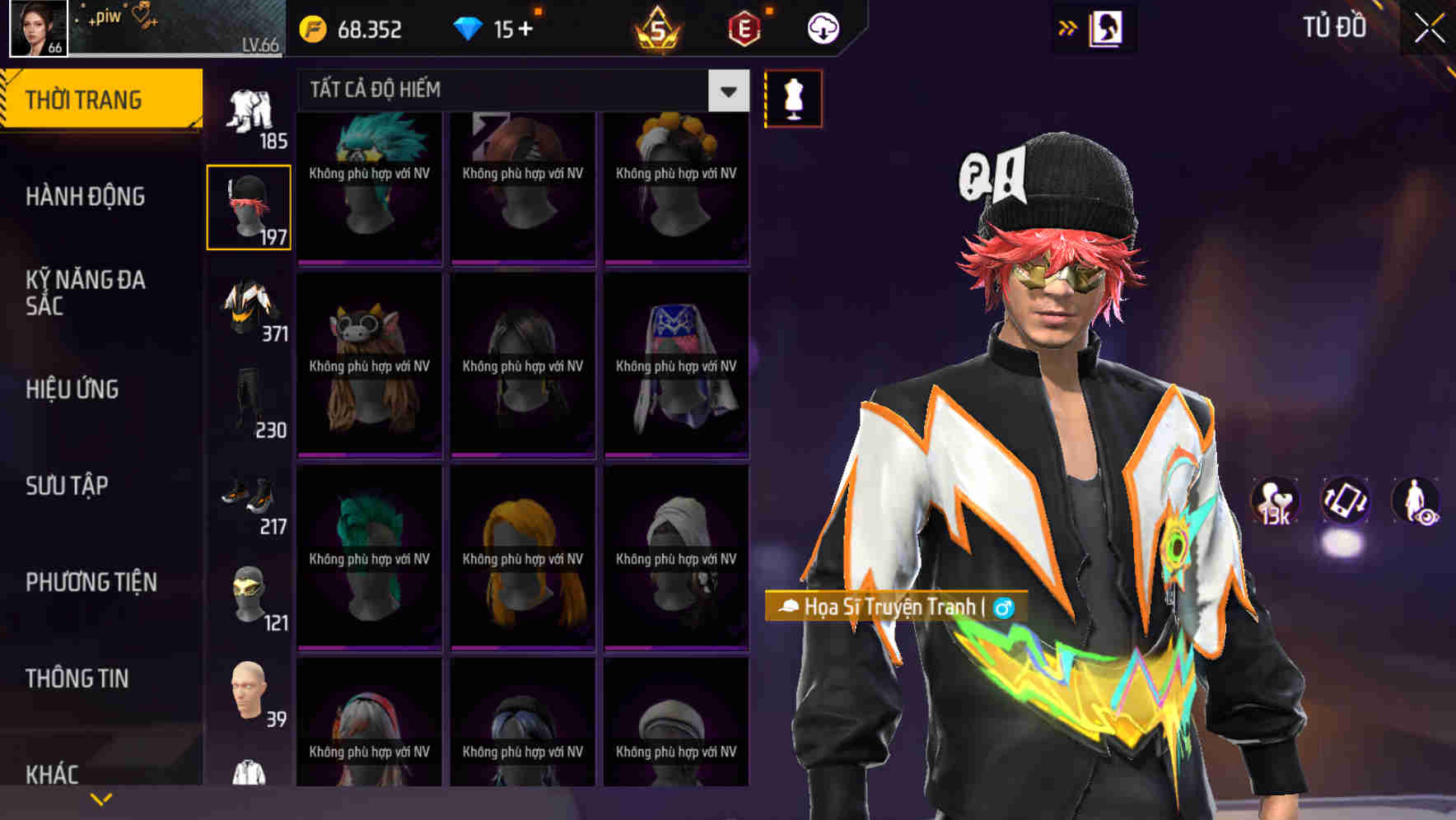Click the mannequin outfit preview icon
This screenshot has height=820, width=1456.
coord(793,98)
